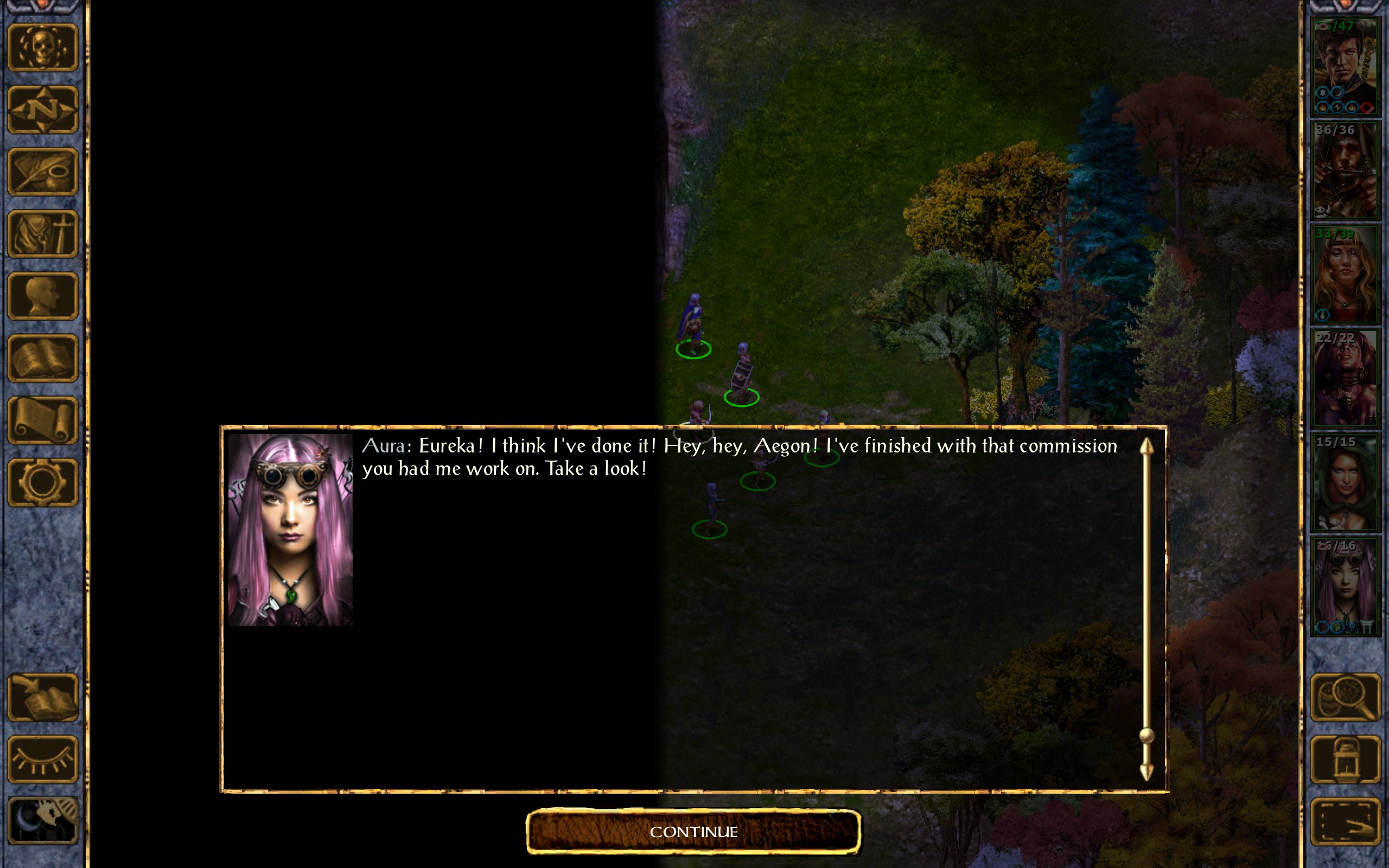
Task: Toggle party AI lantern button
Action: click(1346, 759)
